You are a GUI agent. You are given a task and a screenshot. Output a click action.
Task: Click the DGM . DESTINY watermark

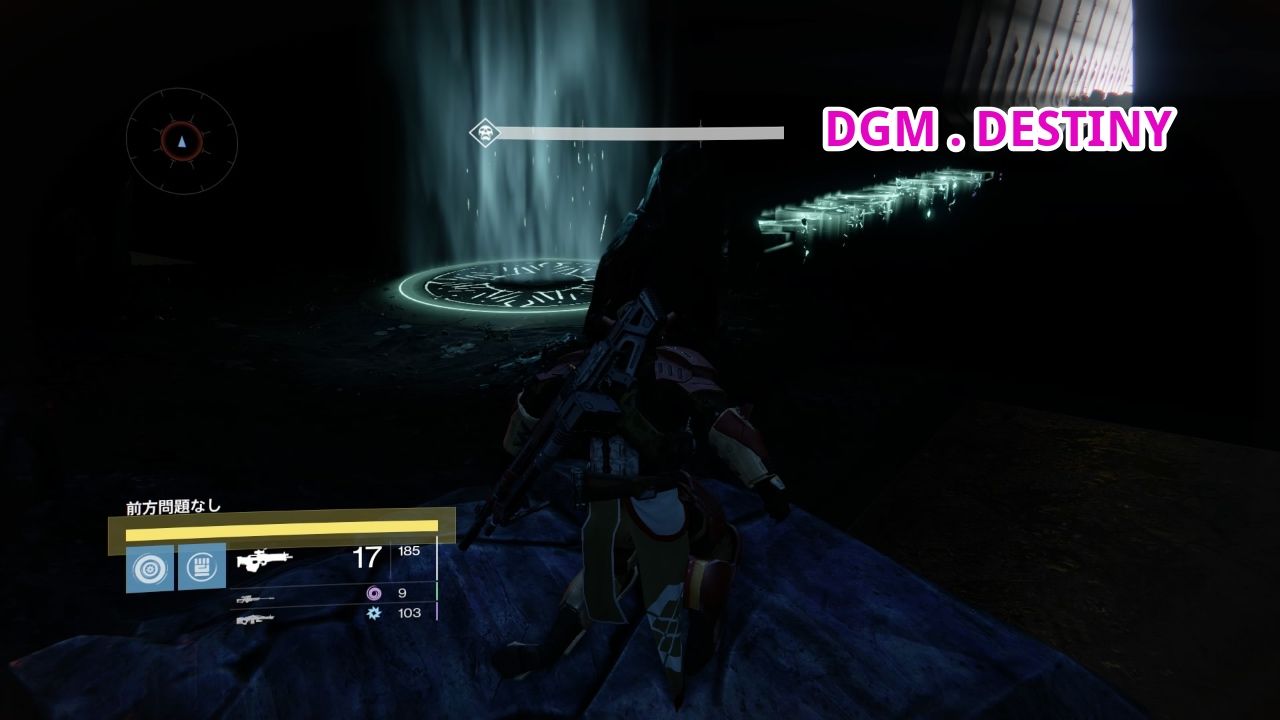(996, 128)
